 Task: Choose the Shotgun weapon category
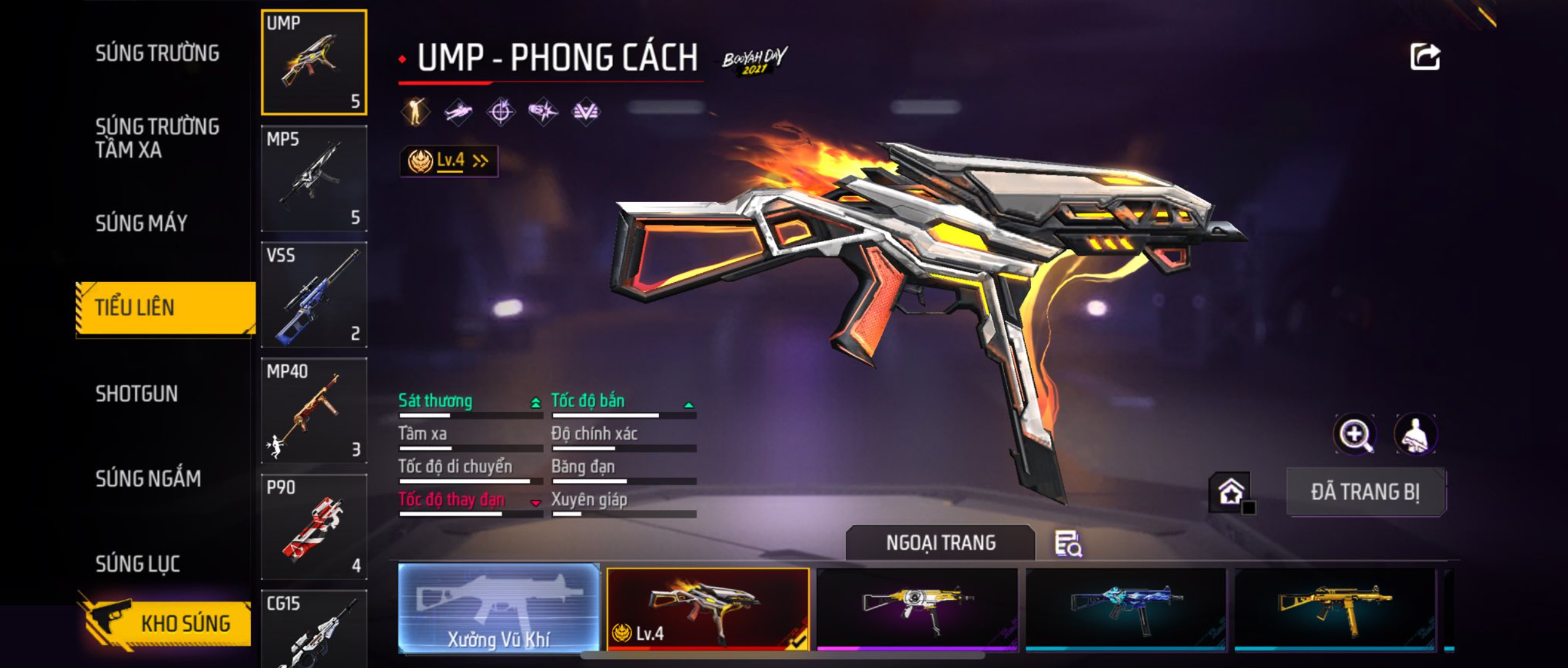pyautogui.click(x=137, y=393)
